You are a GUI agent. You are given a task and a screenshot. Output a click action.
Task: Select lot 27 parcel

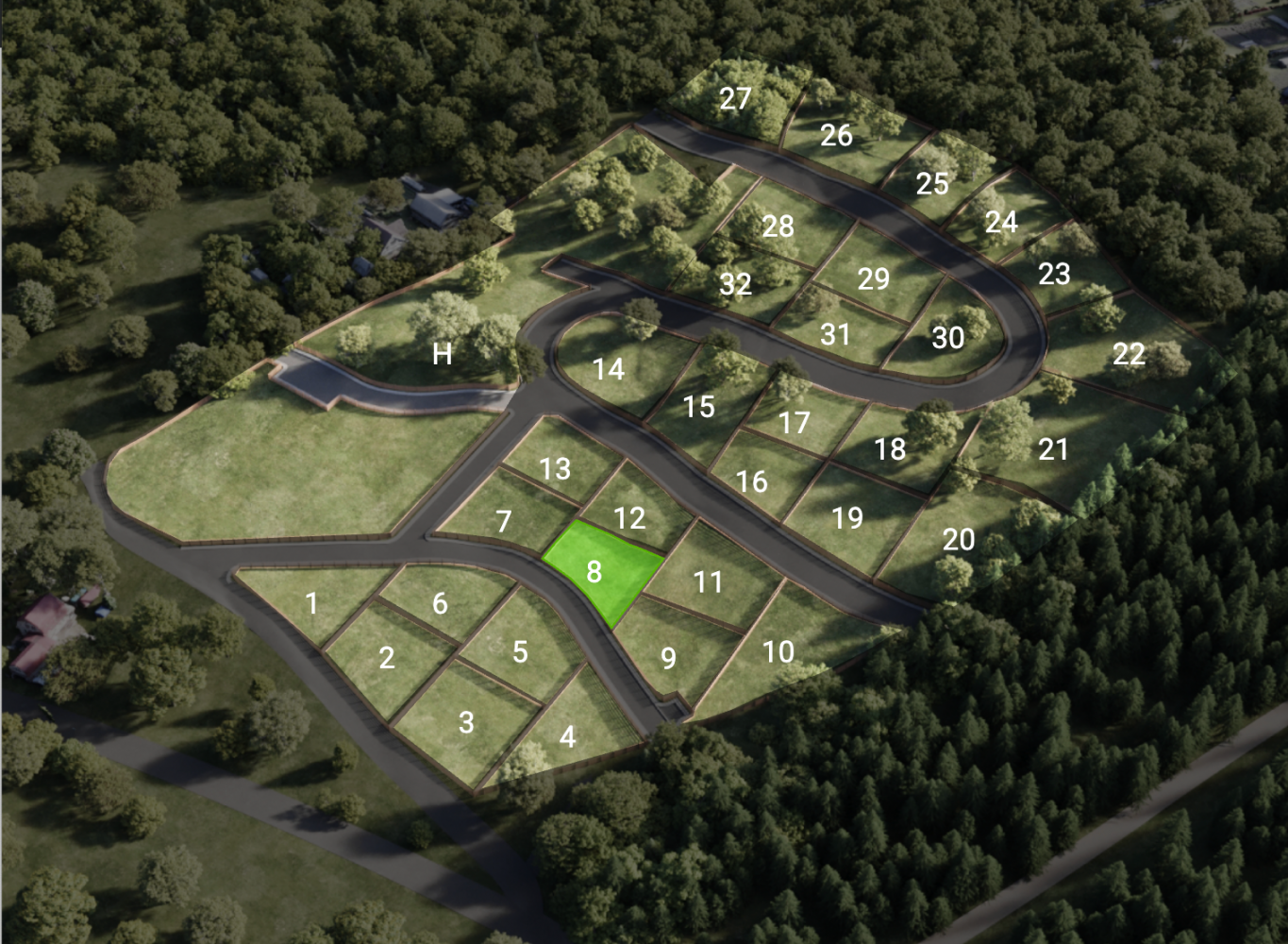click(x=735, y=98)
